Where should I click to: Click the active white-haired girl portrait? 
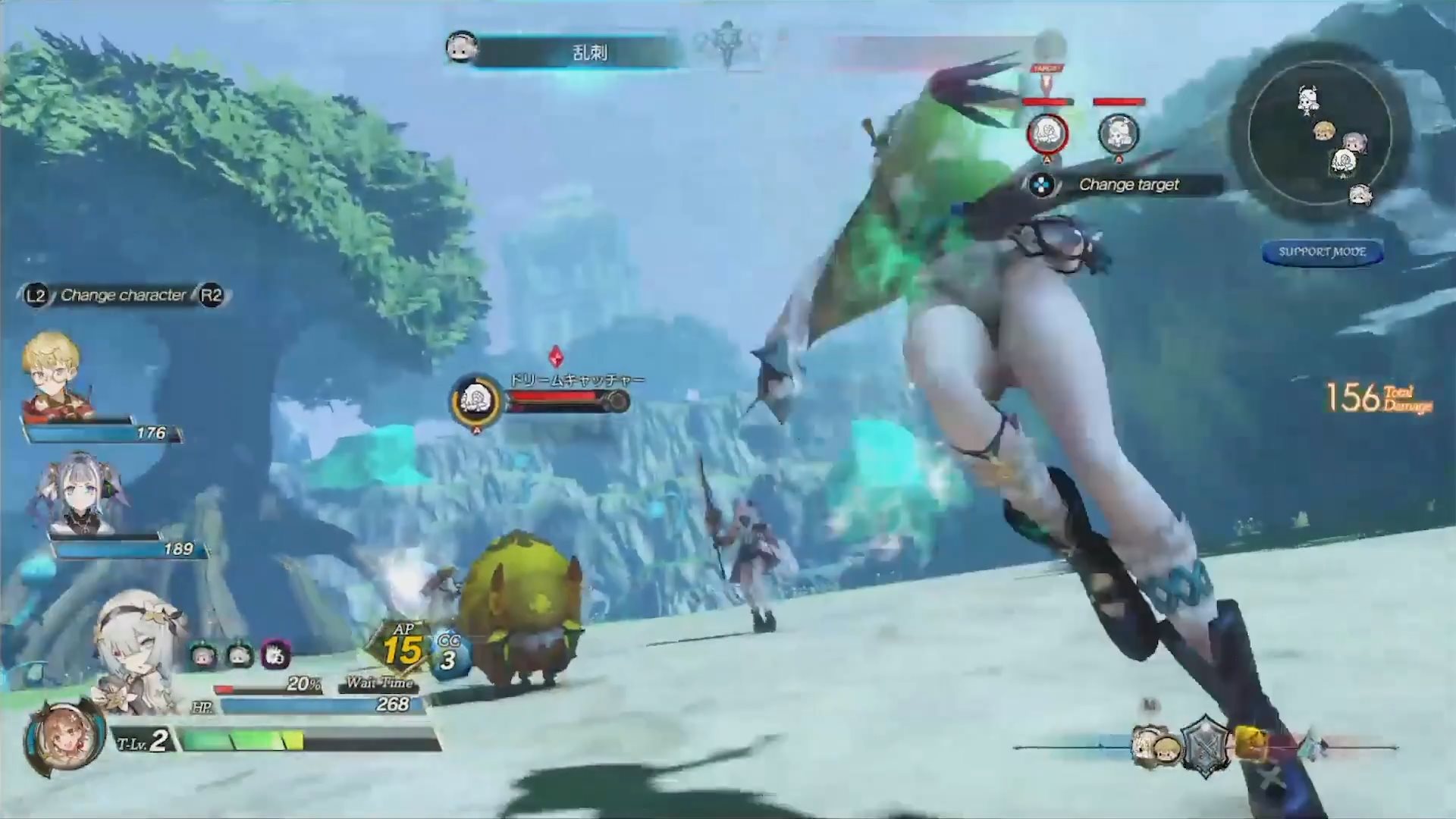[140, 651]
